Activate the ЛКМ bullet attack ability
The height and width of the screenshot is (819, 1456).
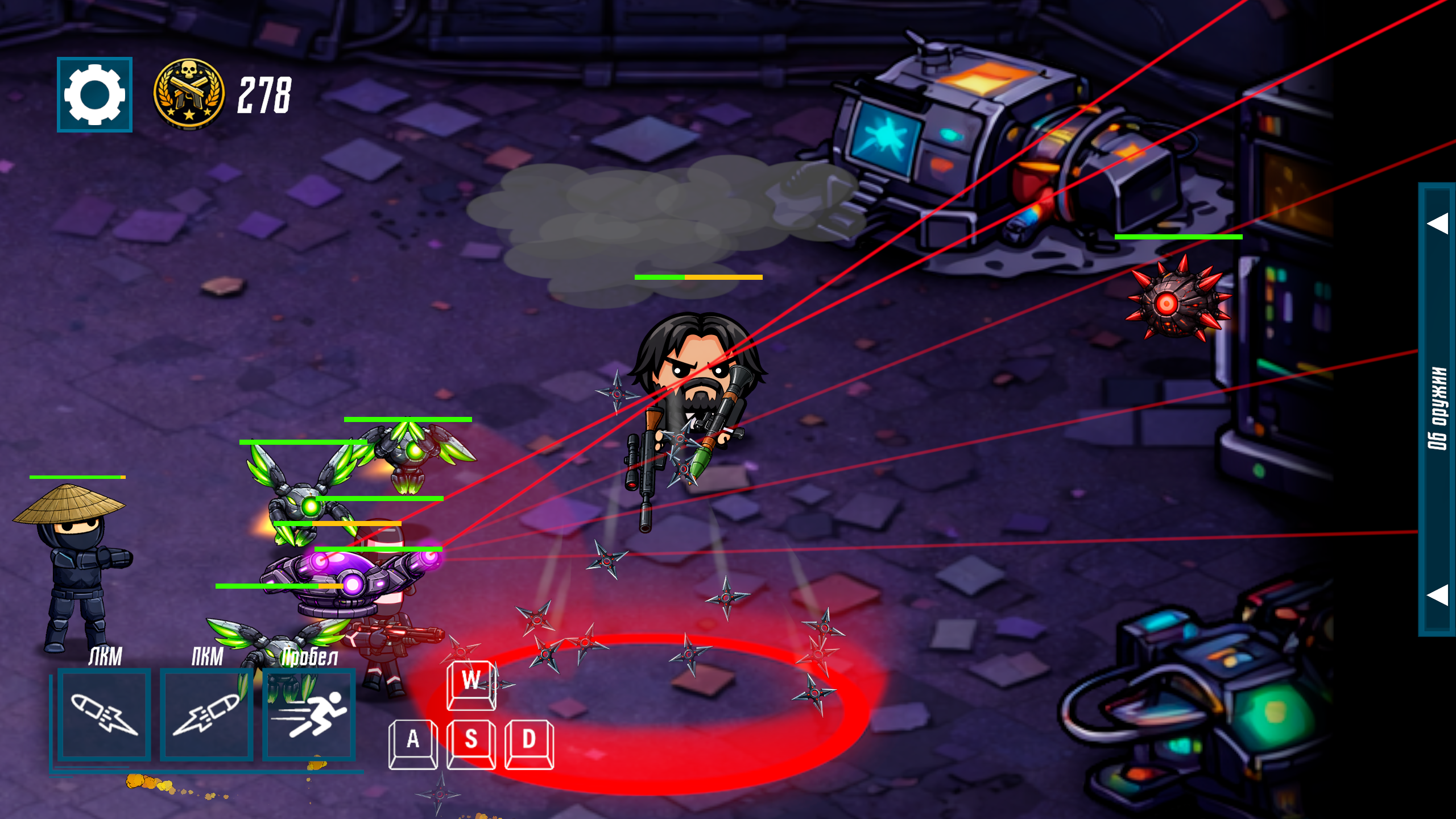click(104, 715)
